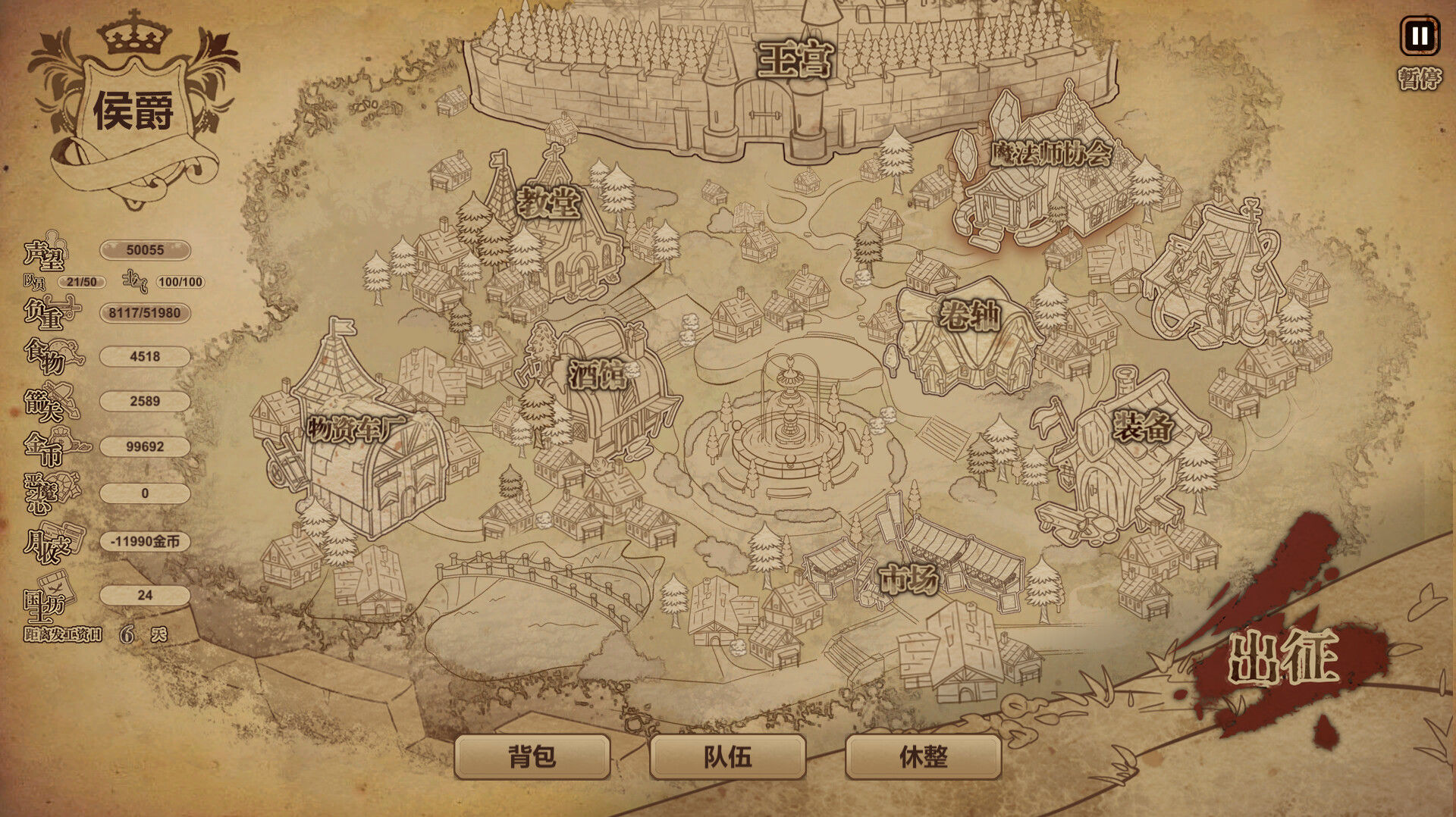1456x817 pixels.
Task: Set out on the 出征 expedition
Action: [x=1283, y=657]
